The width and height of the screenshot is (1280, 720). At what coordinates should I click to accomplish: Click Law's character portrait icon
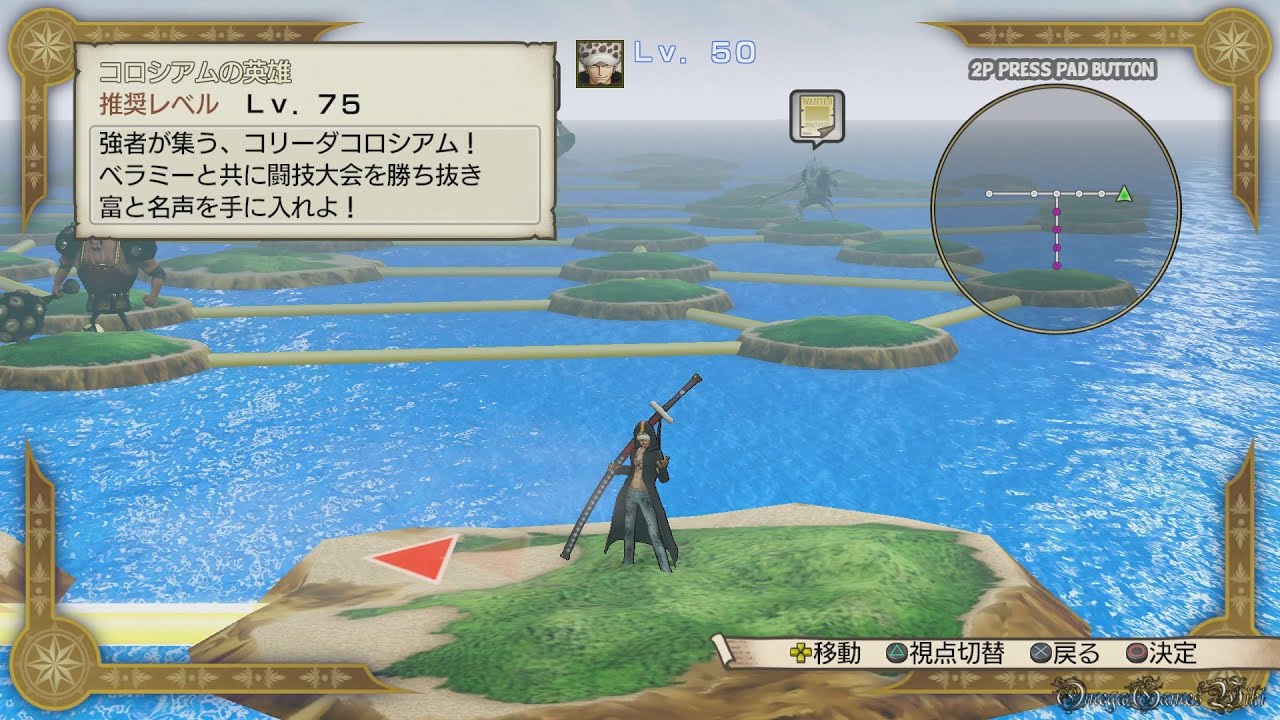coord(600,64)
